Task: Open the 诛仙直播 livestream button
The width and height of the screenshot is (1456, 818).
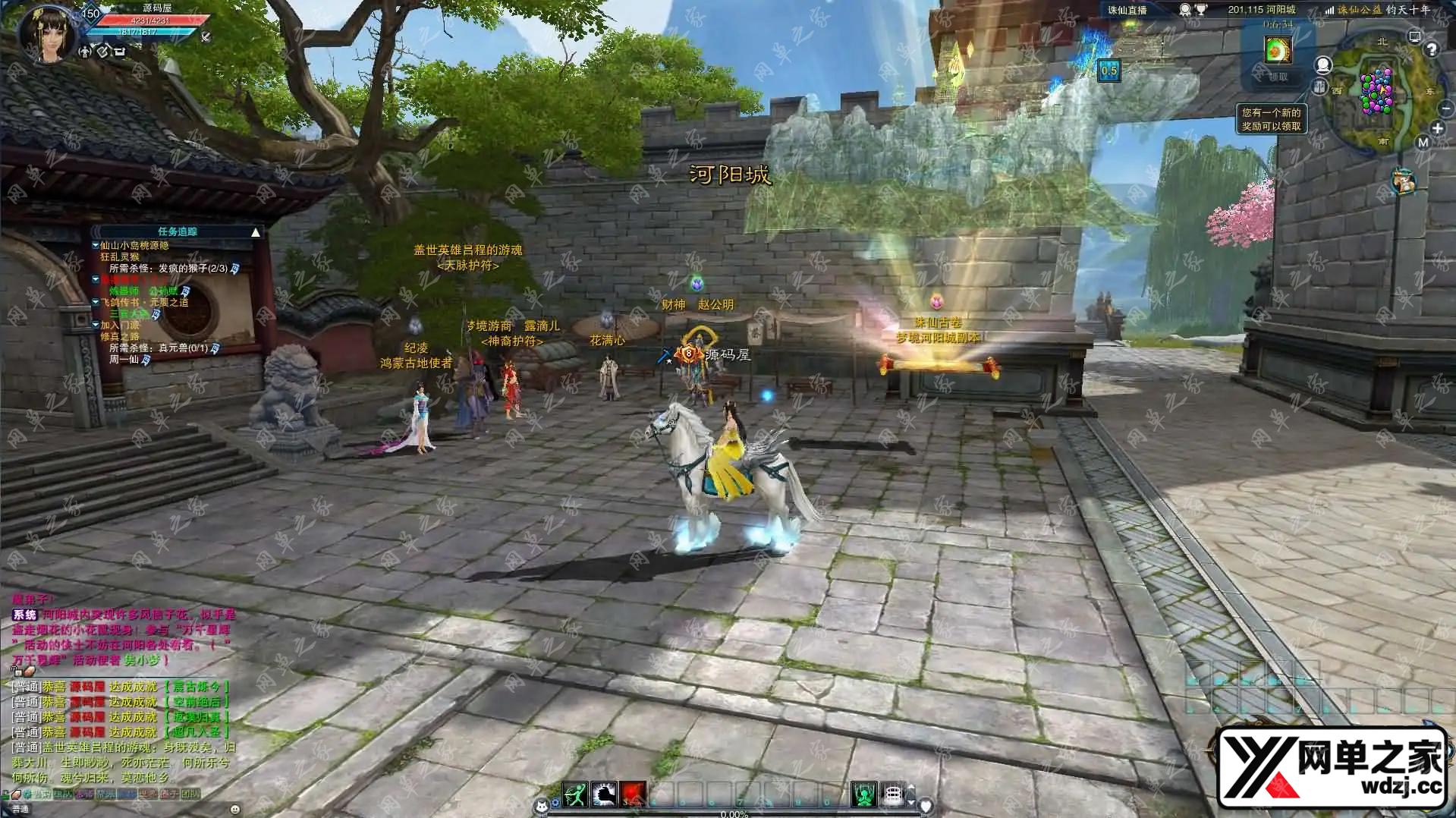Action: [1127, 10]
